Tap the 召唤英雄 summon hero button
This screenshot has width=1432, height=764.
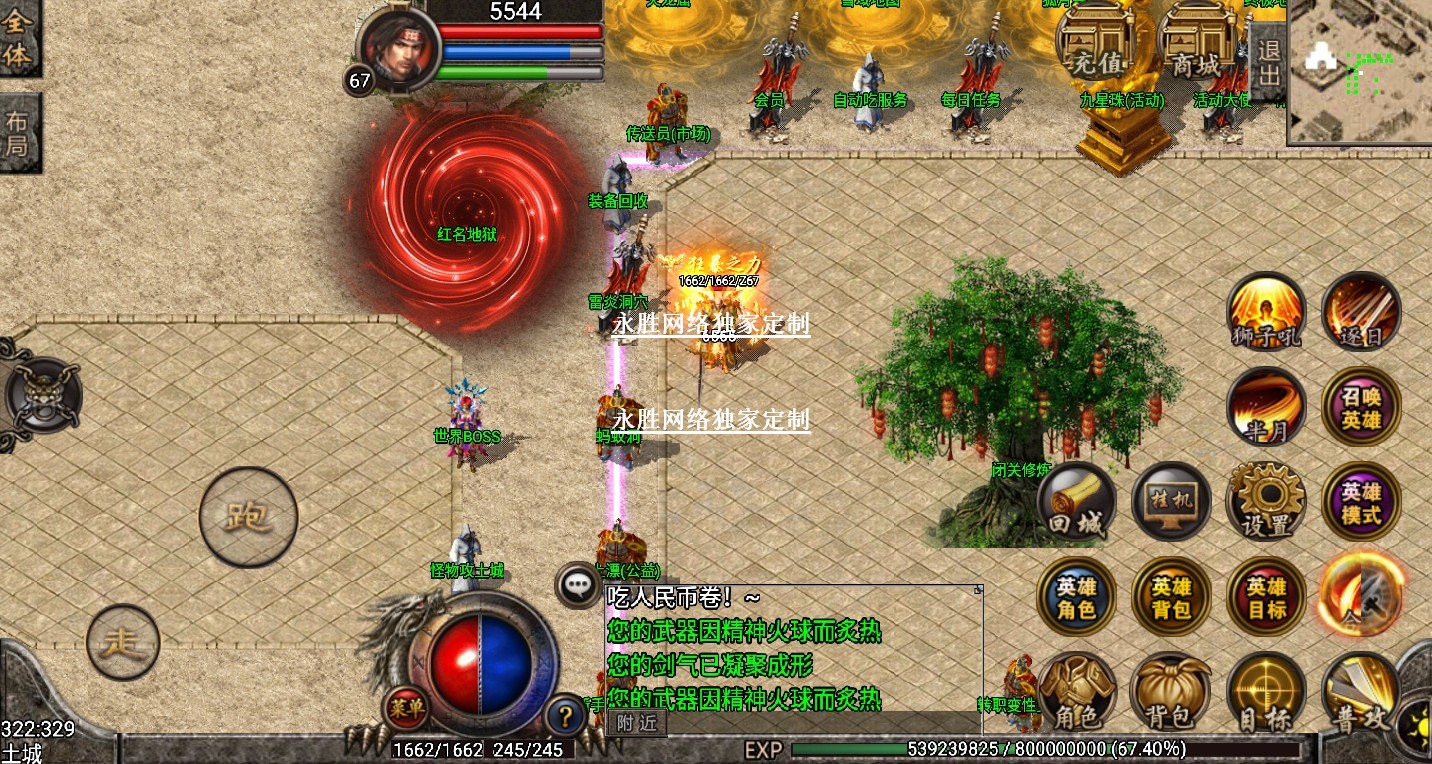[1360, 406]
